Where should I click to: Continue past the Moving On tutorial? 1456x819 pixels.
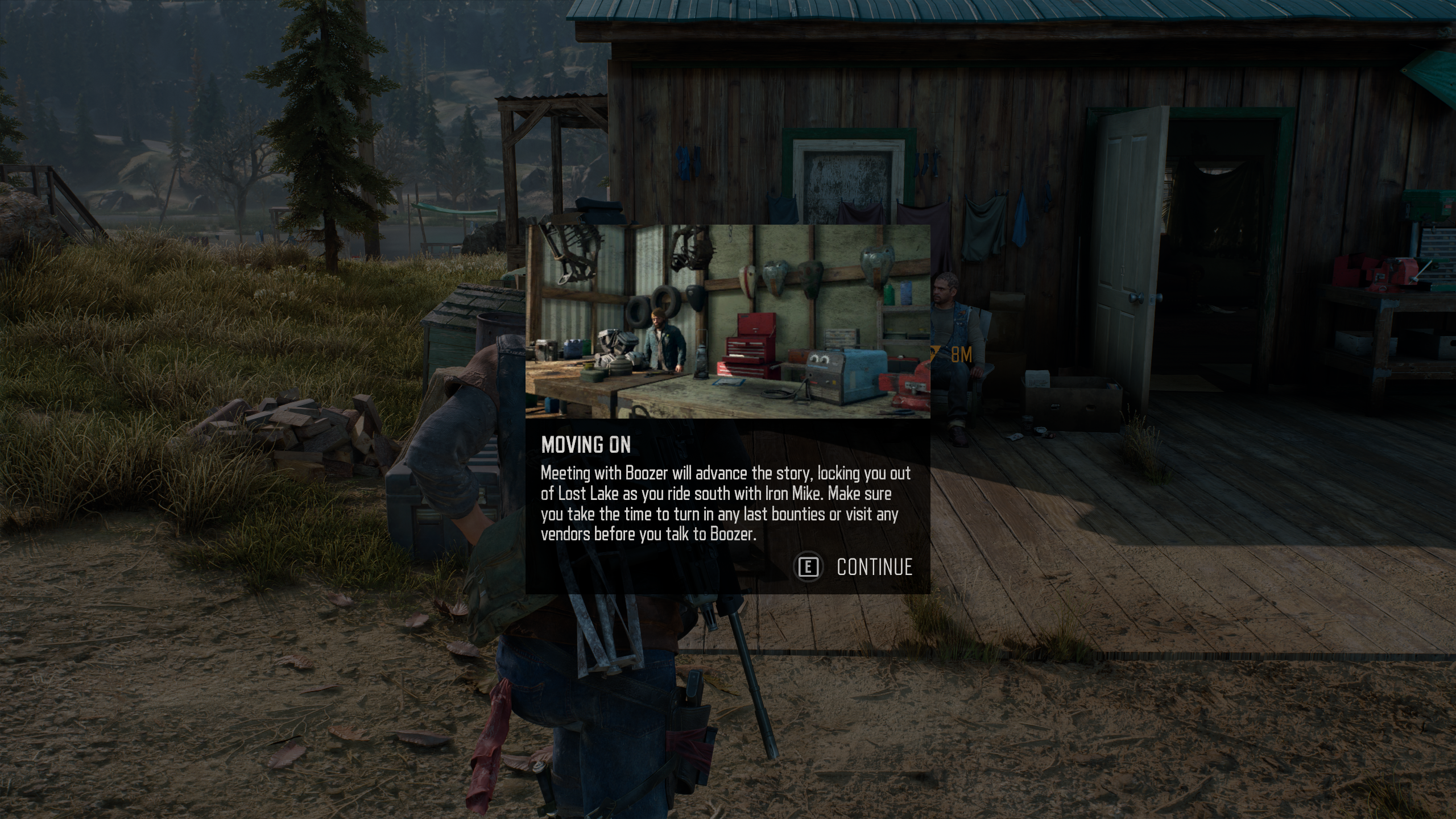pos(854,567)
